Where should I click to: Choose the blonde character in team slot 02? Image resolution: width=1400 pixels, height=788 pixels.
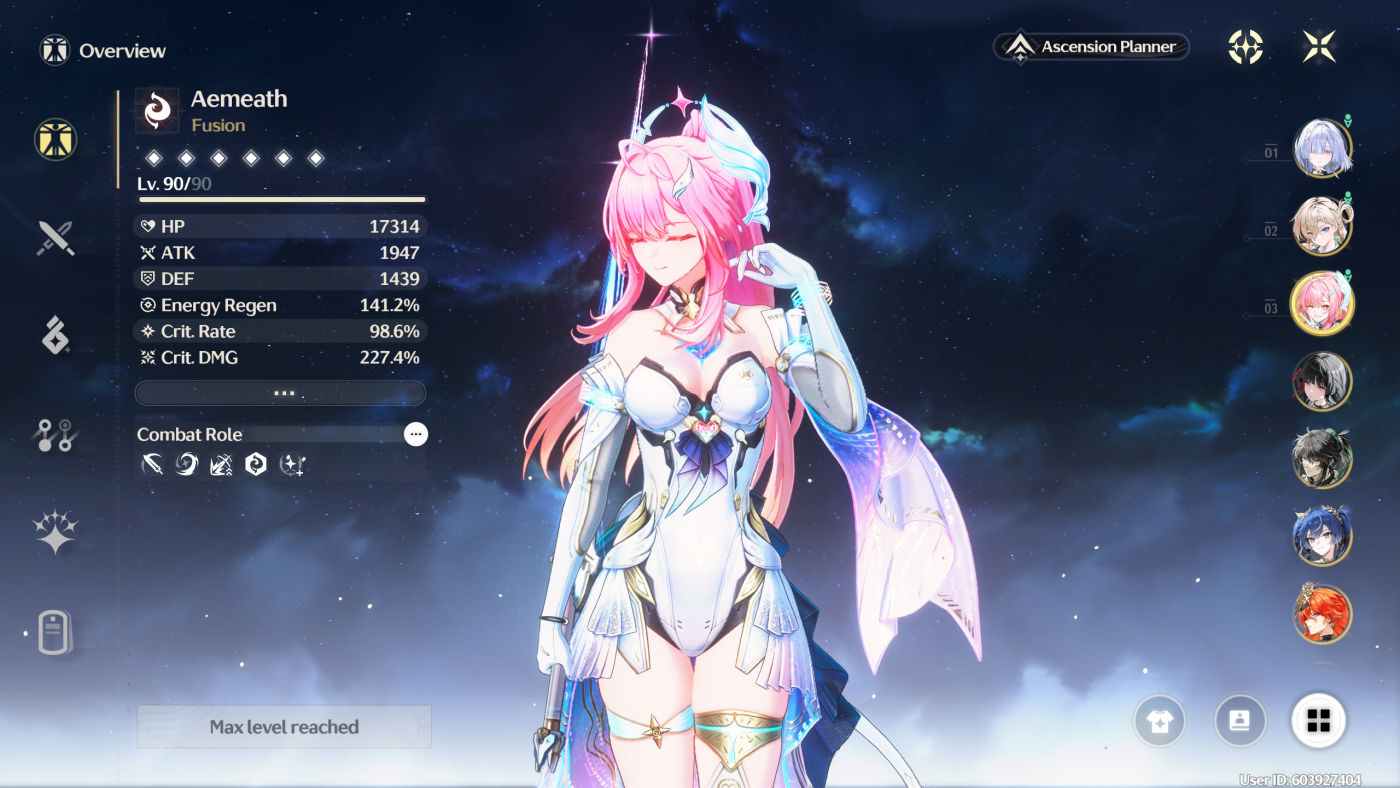[x=1322, y=226]
